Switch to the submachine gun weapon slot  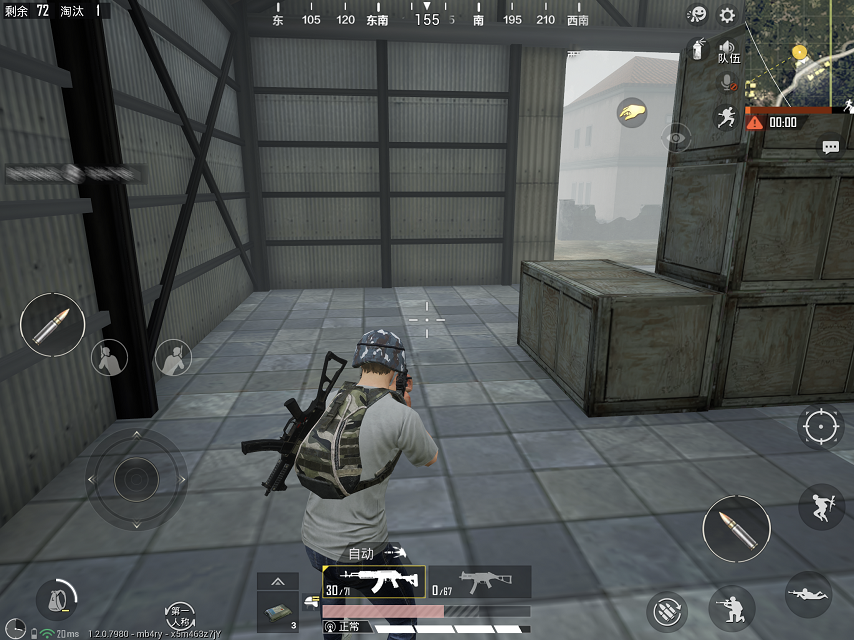tap(480, 581)
